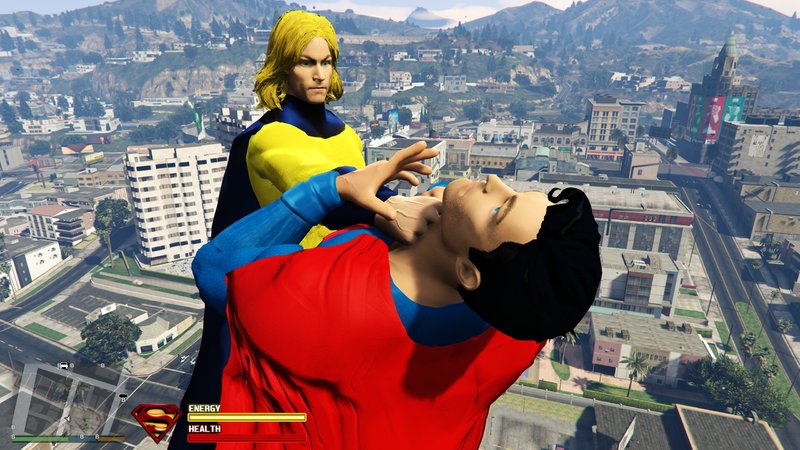Click the Superman shield logo icon

[156, 422]
